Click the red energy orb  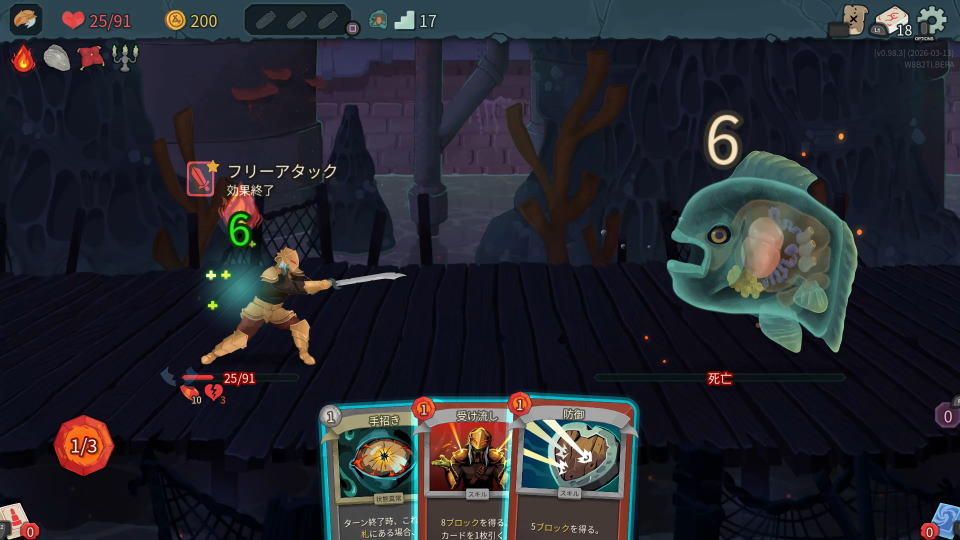pyautogui.click(x=84, y=446)
